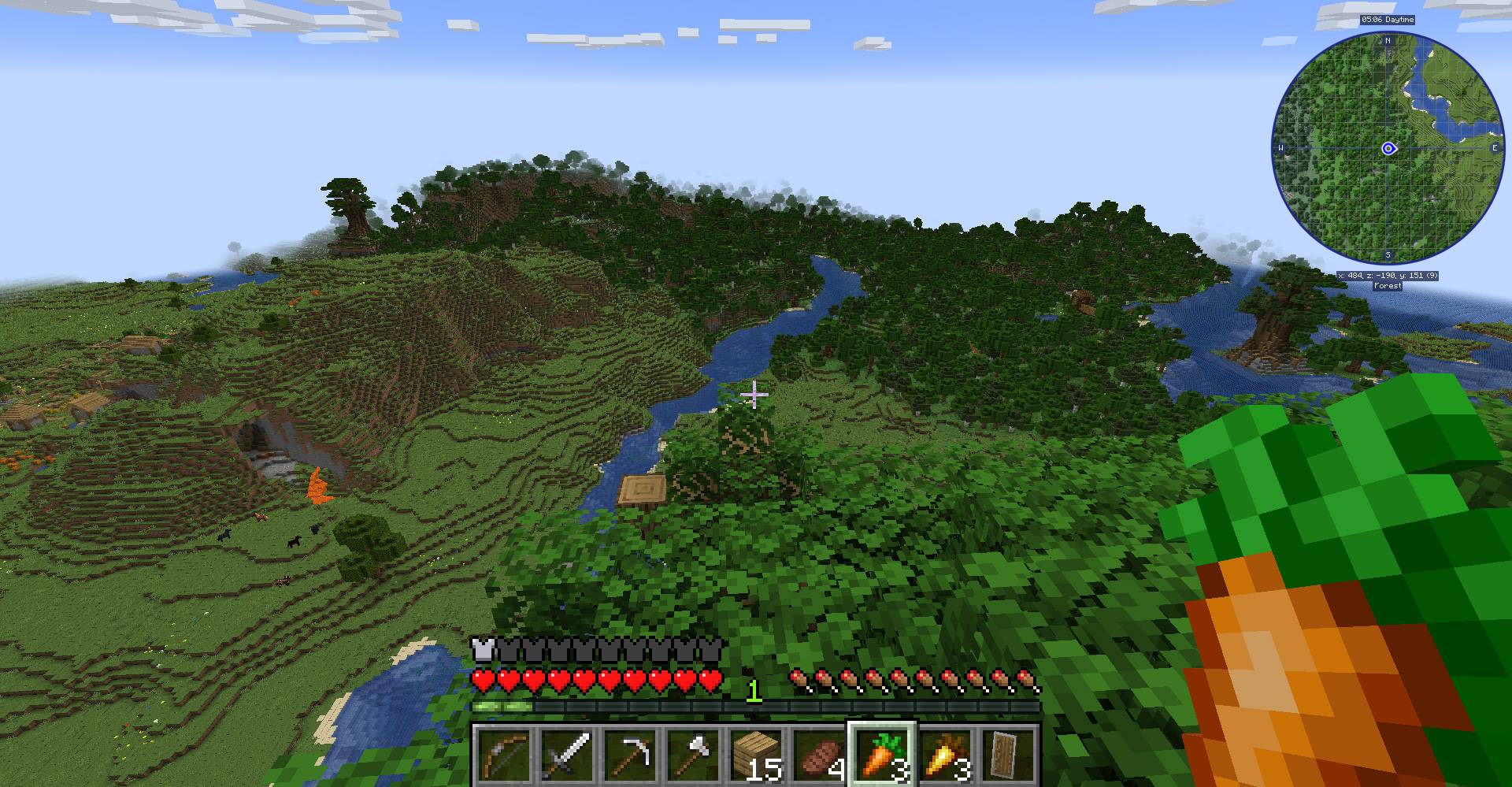Screen dimensions: 1512x787
Task: Select the iron sword hotbar slot
Action: click(566, 752)
